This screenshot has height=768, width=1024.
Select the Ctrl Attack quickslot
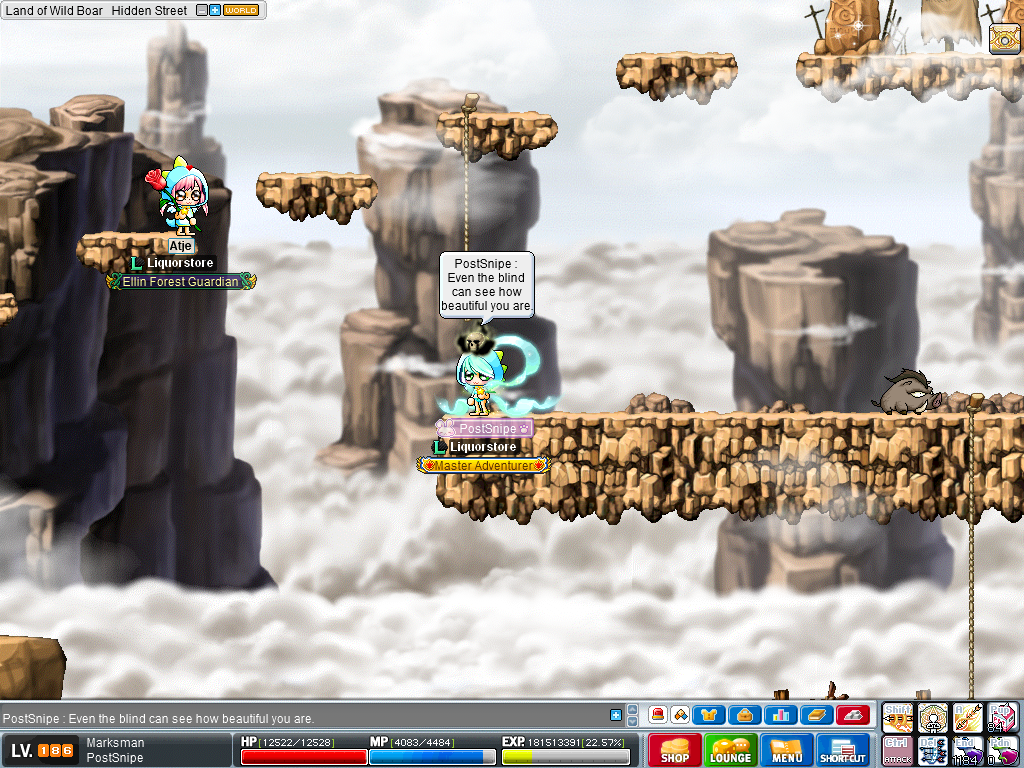(898, 750)
